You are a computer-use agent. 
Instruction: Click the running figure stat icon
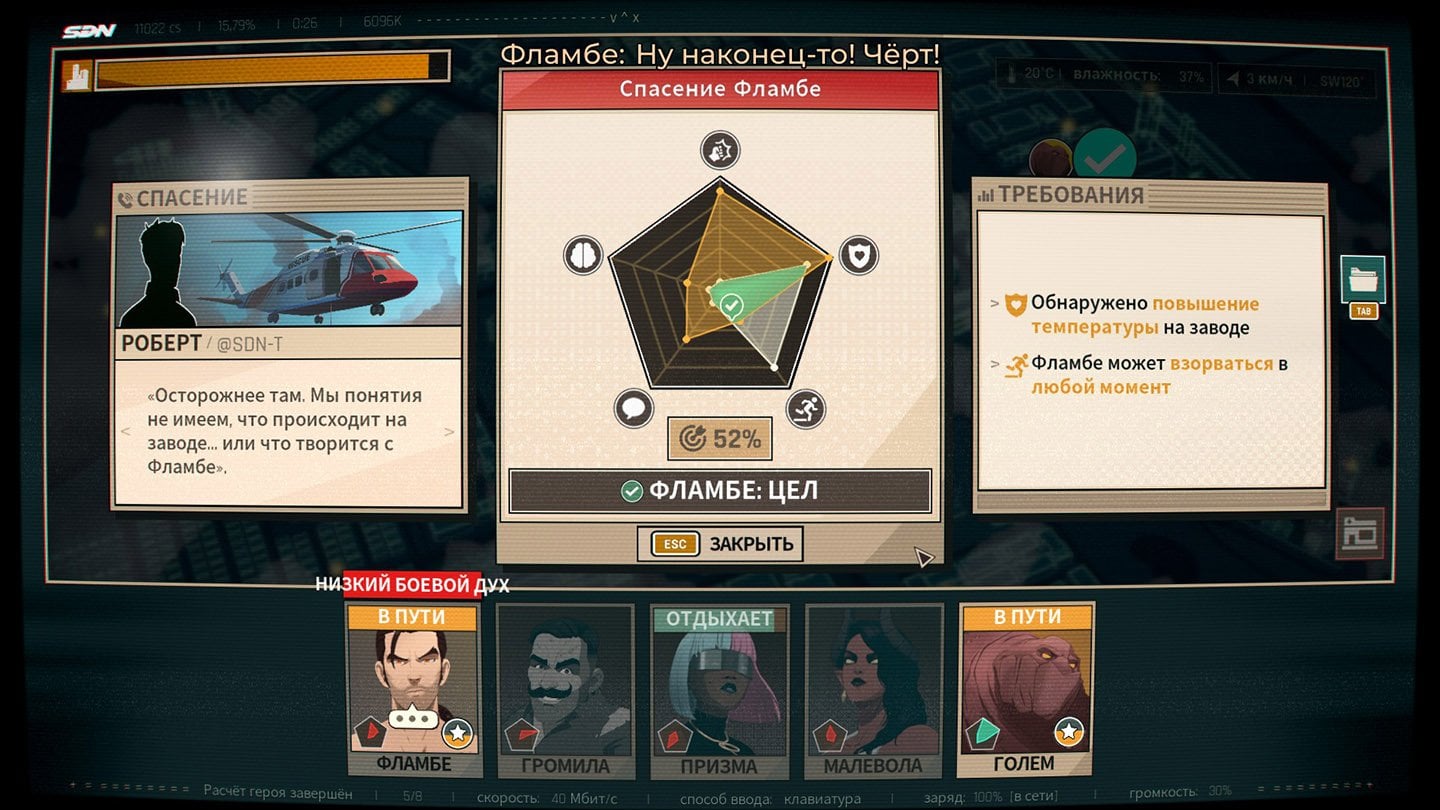tap(805, 408)
